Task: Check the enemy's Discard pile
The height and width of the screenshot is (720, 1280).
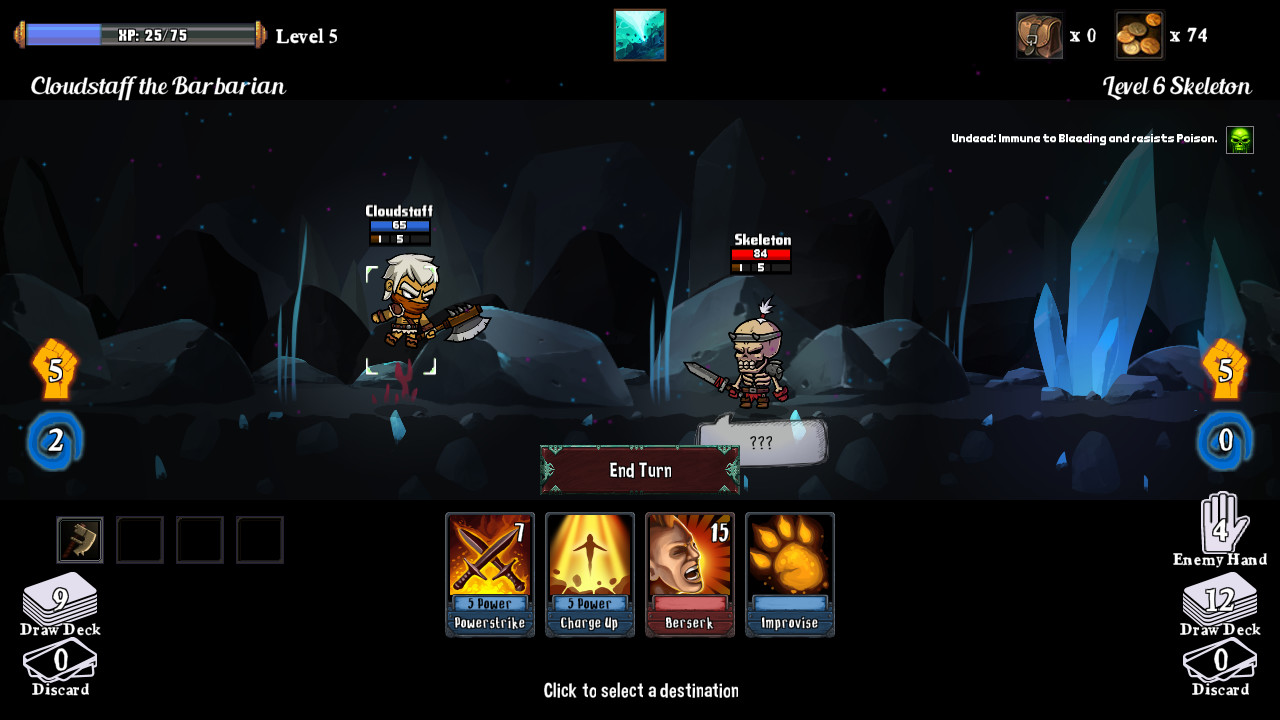Action: pyautogui.click(x=1220, y=660)
